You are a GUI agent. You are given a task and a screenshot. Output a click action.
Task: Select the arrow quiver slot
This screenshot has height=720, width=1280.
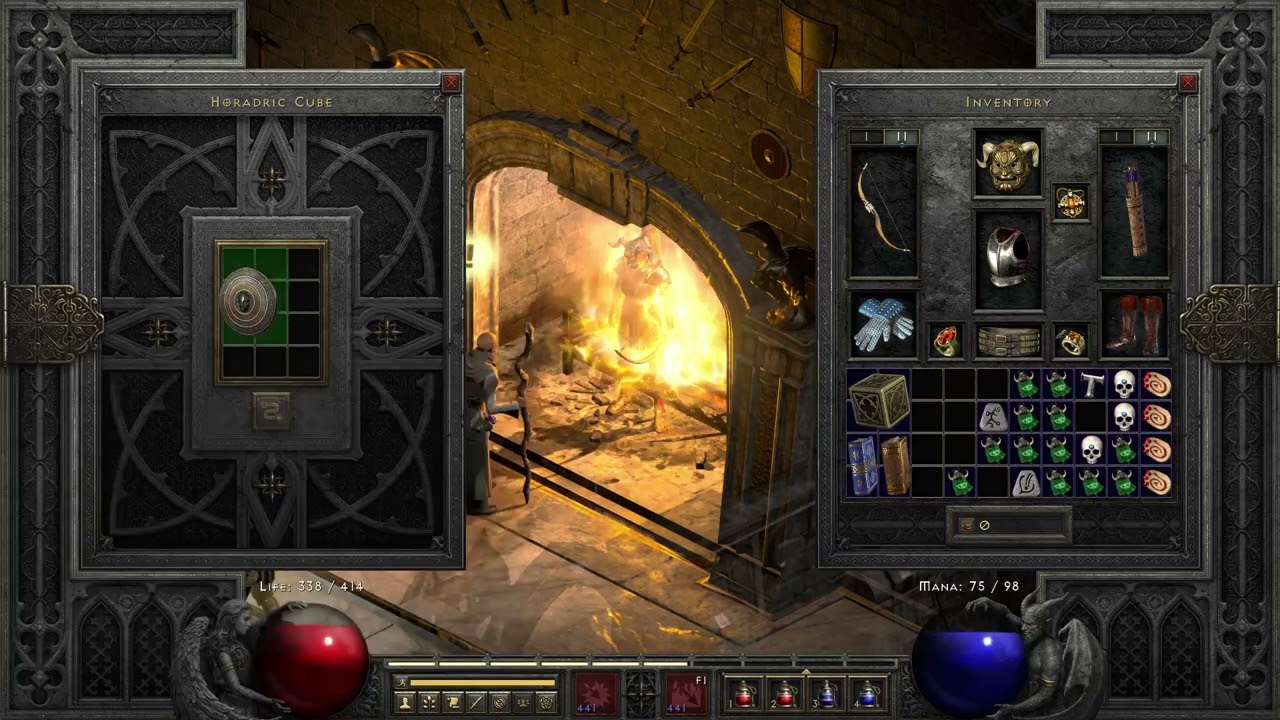(1134, 212)
